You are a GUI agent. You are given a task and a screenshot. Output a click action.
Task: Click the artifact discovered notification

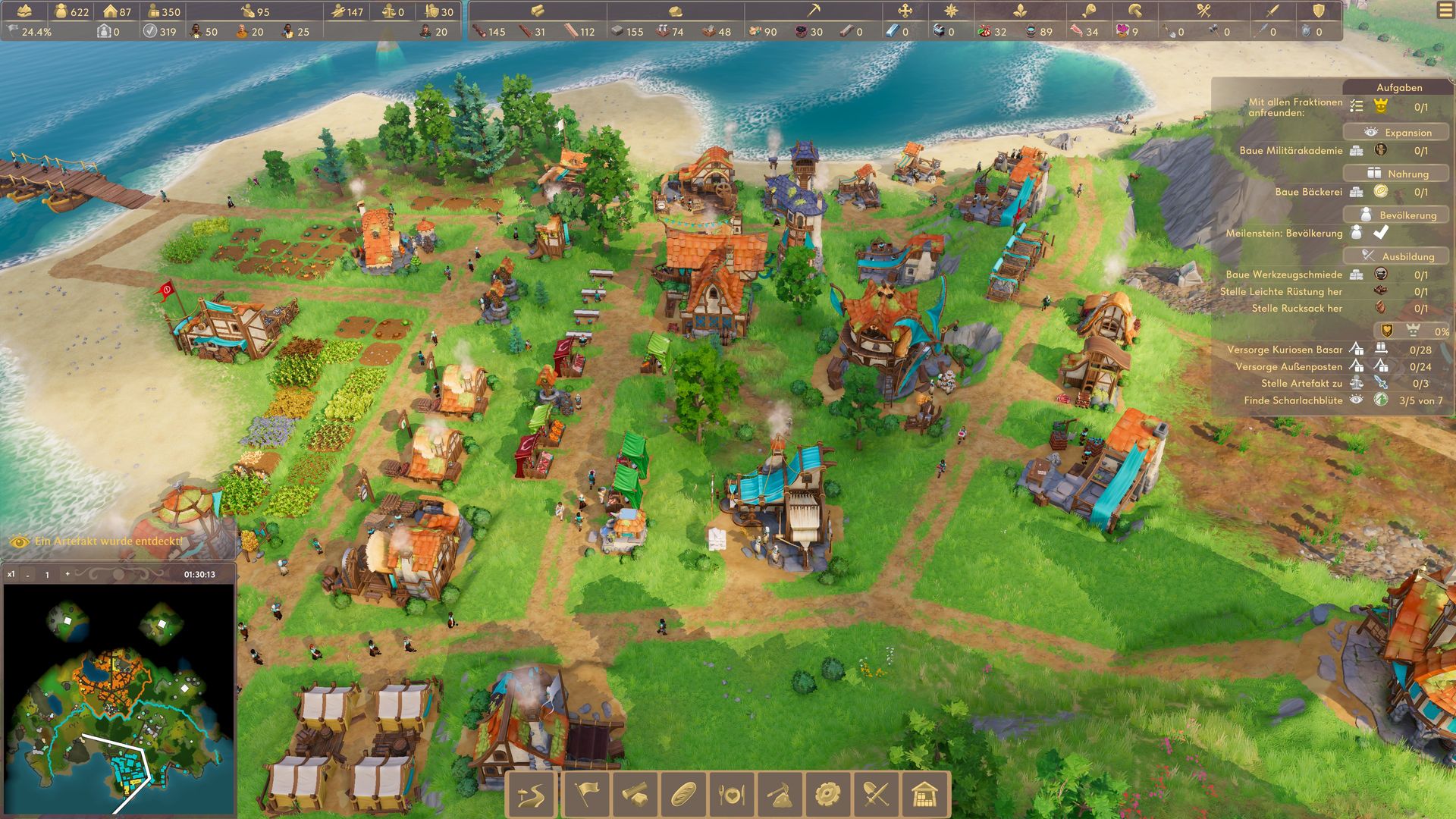click(x=108, y=541)
